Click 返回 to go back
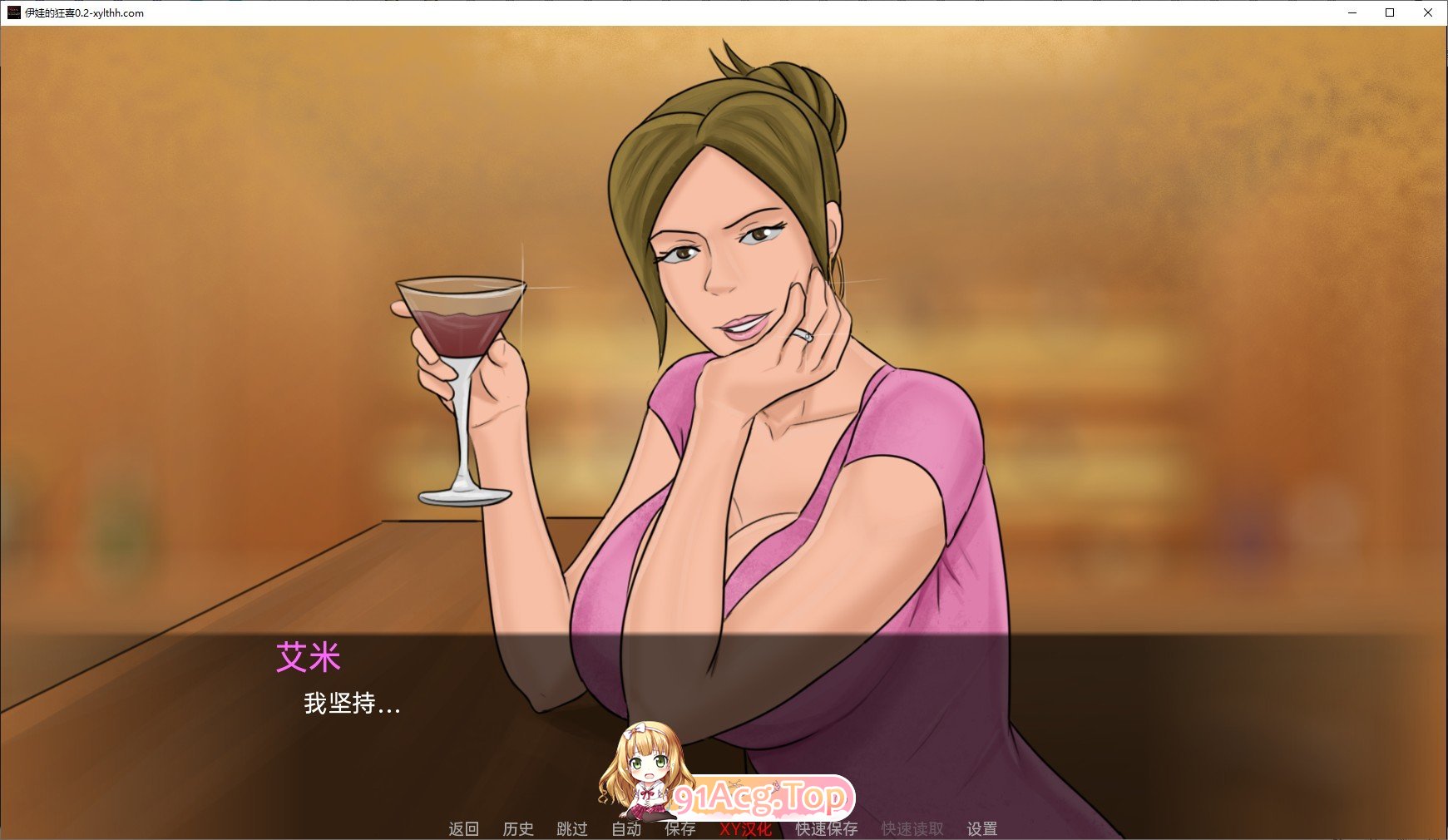Viewport: 1448px width, 840px height. 465,829
